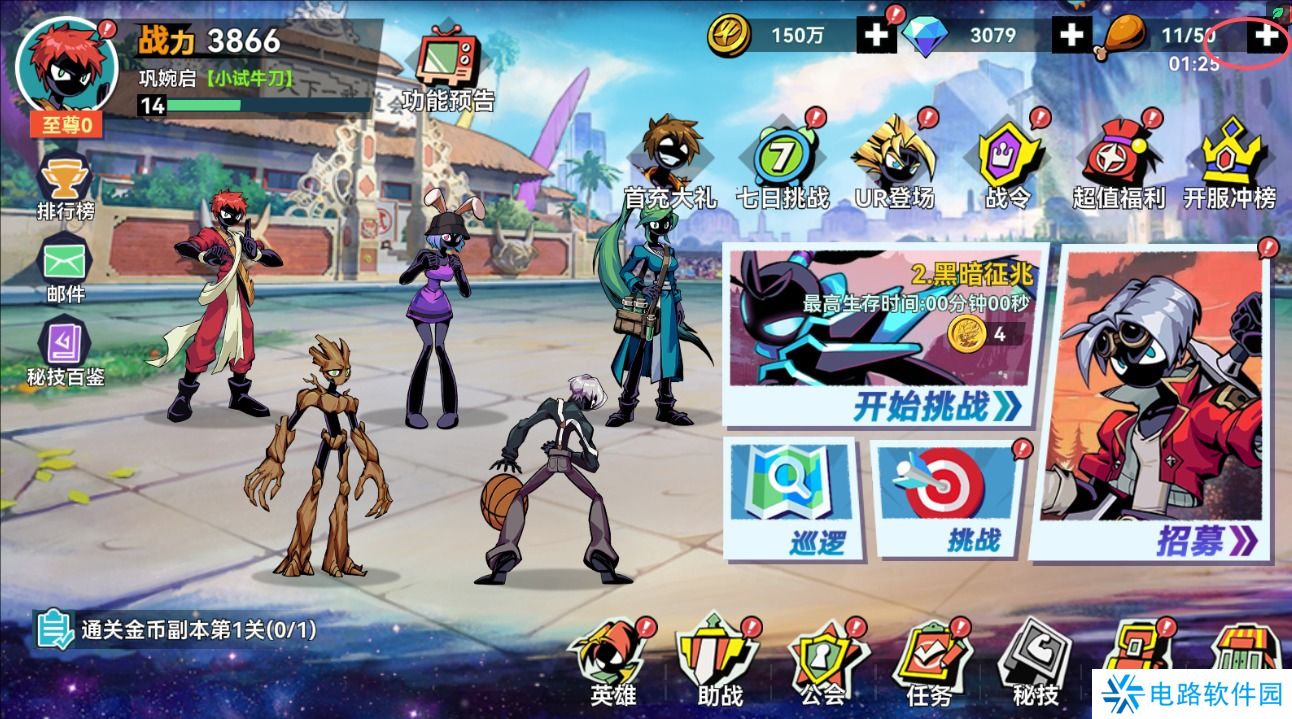Open the 开服冲榜 ranking event

(1229, 163)
